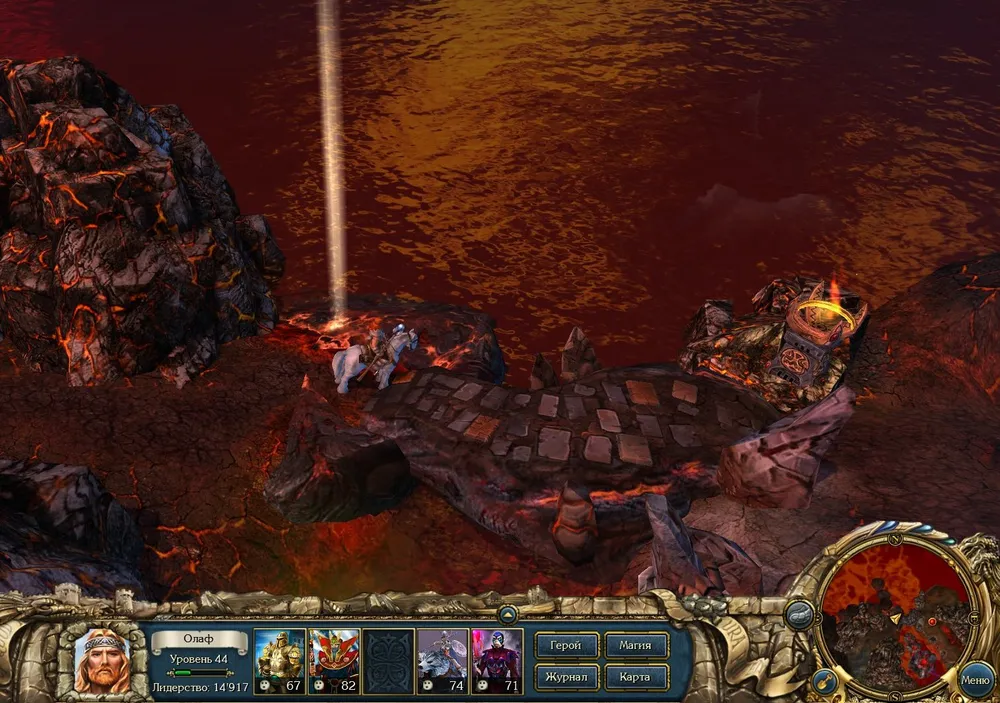Open the Карта (Map) screen
Image resolution: width=1000 pixels, height=703 pixels.
635,677
